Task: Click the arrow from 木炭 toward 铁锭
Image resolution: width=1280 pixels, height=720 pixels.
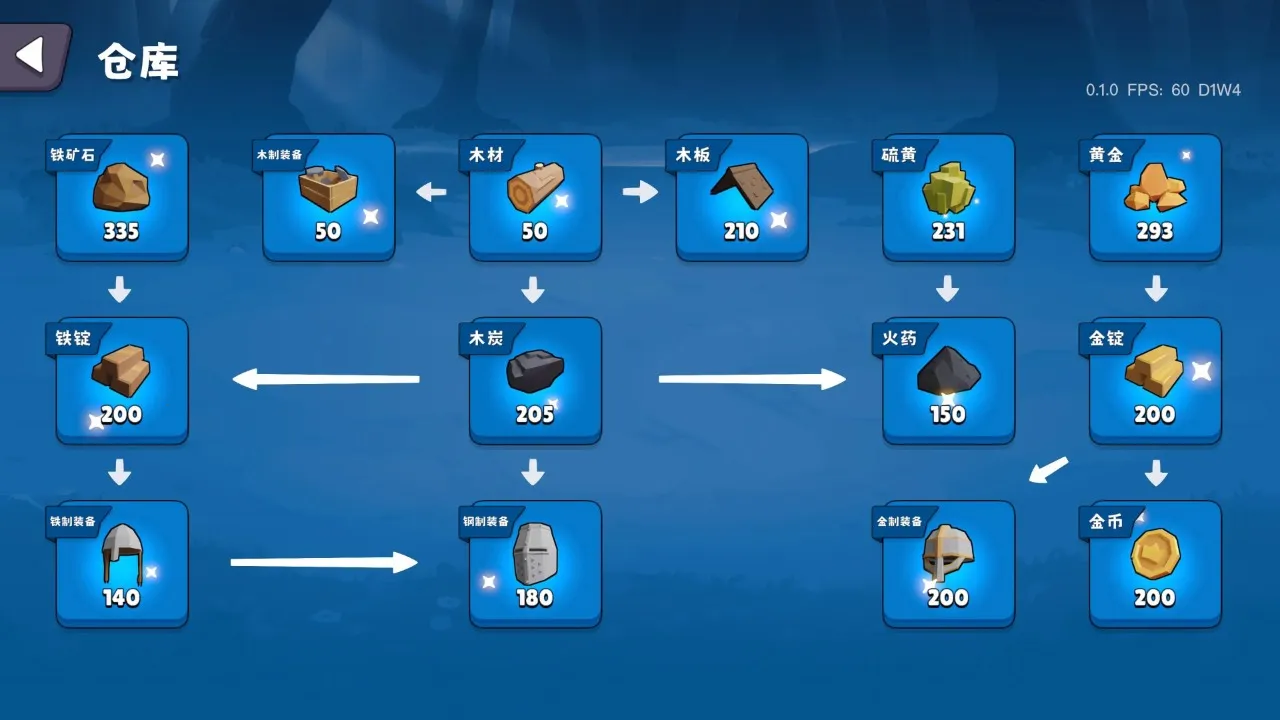Action: tap(325, 378)
